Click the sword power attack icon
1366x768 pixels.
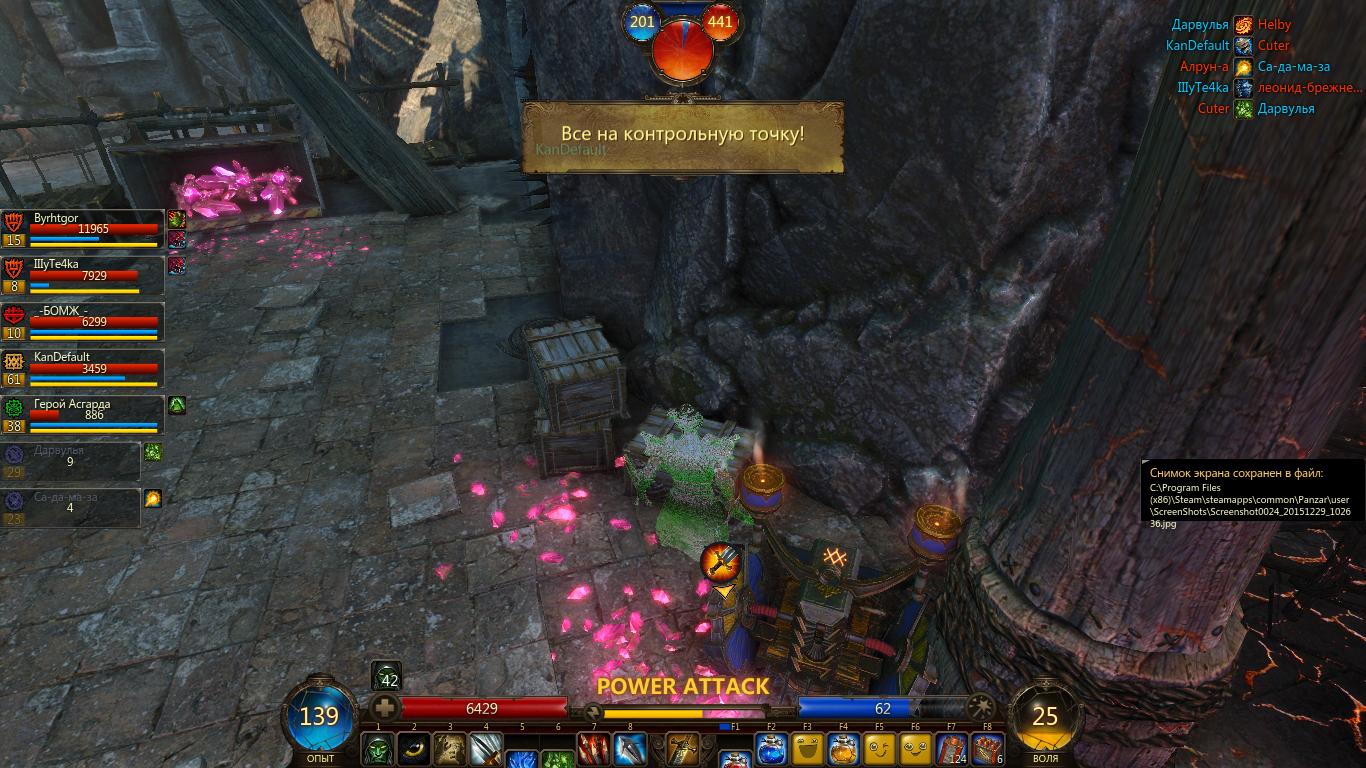(x=684, y=748)
